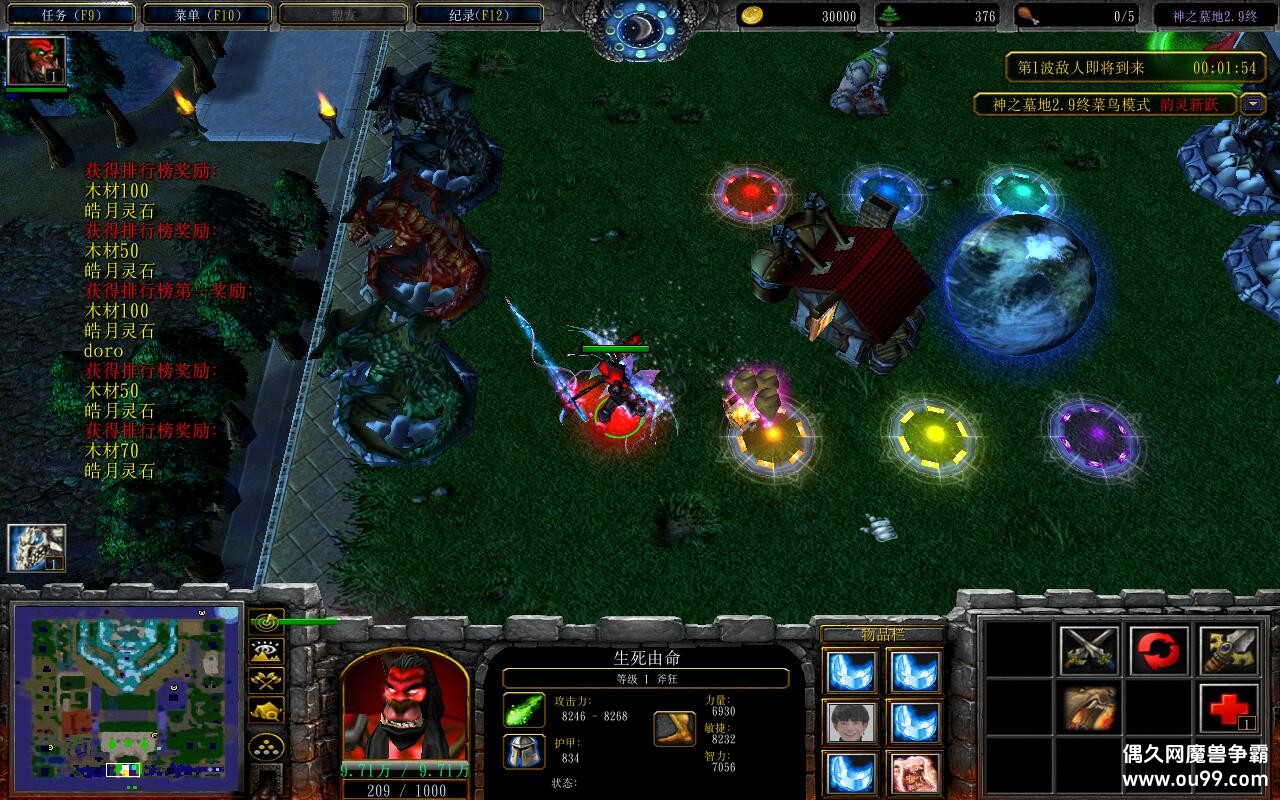This screenshot has width=1280, height=800.
Task: Select the red orc hero icon
Action: [37, 61]
